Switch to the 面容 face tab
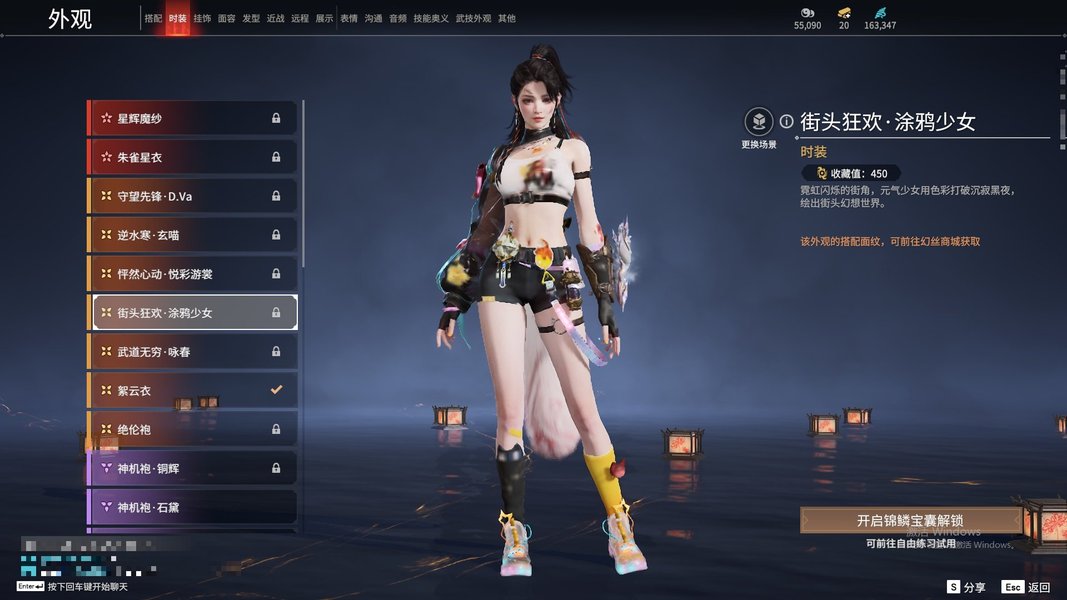This screenshot has height=600, width=1067. point(227,19)
